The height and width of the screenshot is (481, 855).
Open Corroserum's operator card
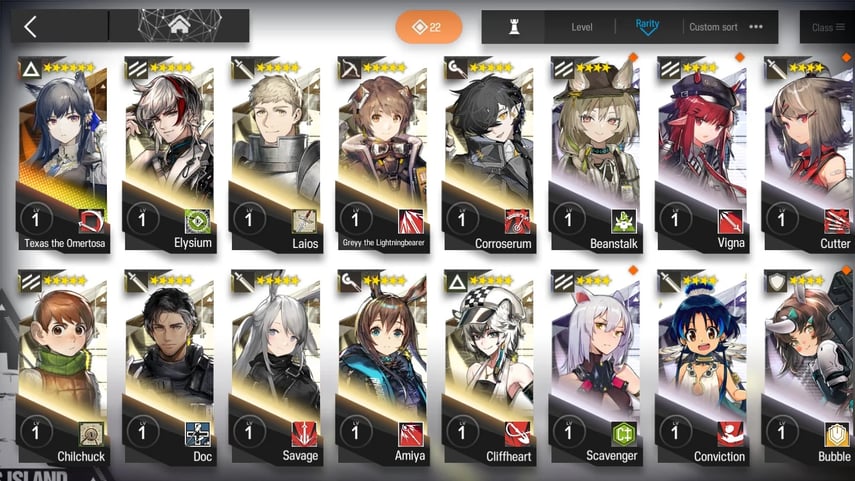pyautogui.click(x=490, y=150)
